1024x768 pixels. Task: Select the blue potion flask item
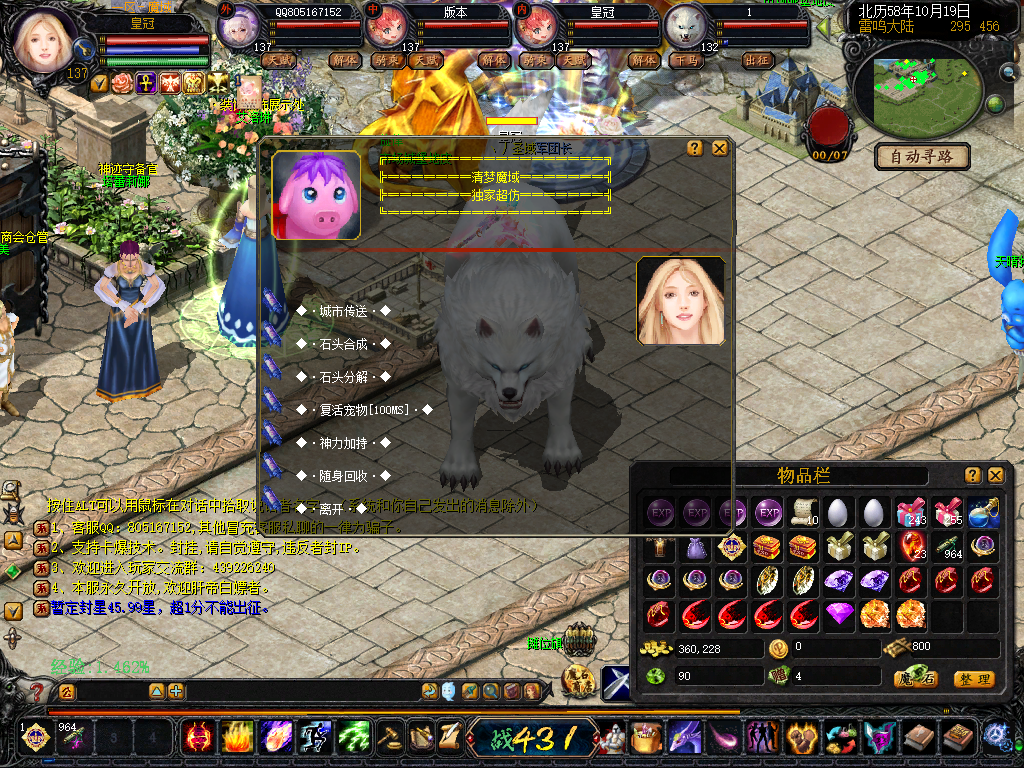(982, 513)
